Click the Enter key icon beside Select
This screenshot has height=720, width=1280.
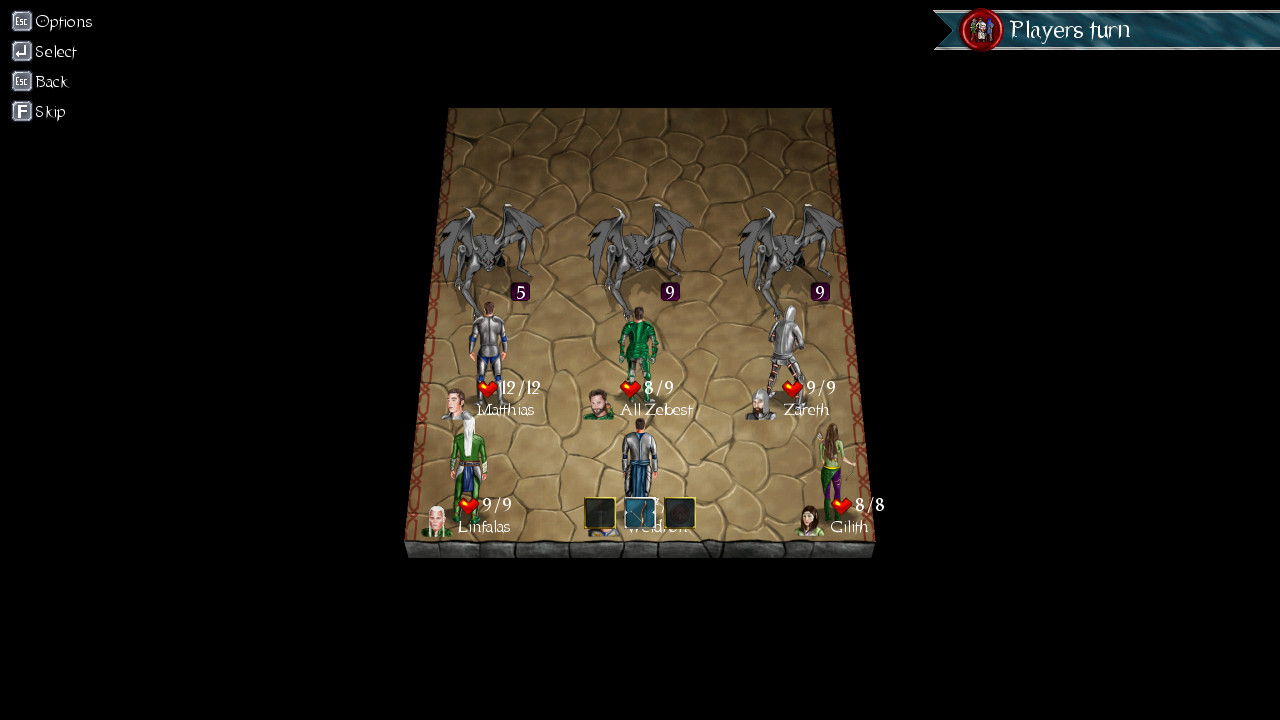(21, 51)
